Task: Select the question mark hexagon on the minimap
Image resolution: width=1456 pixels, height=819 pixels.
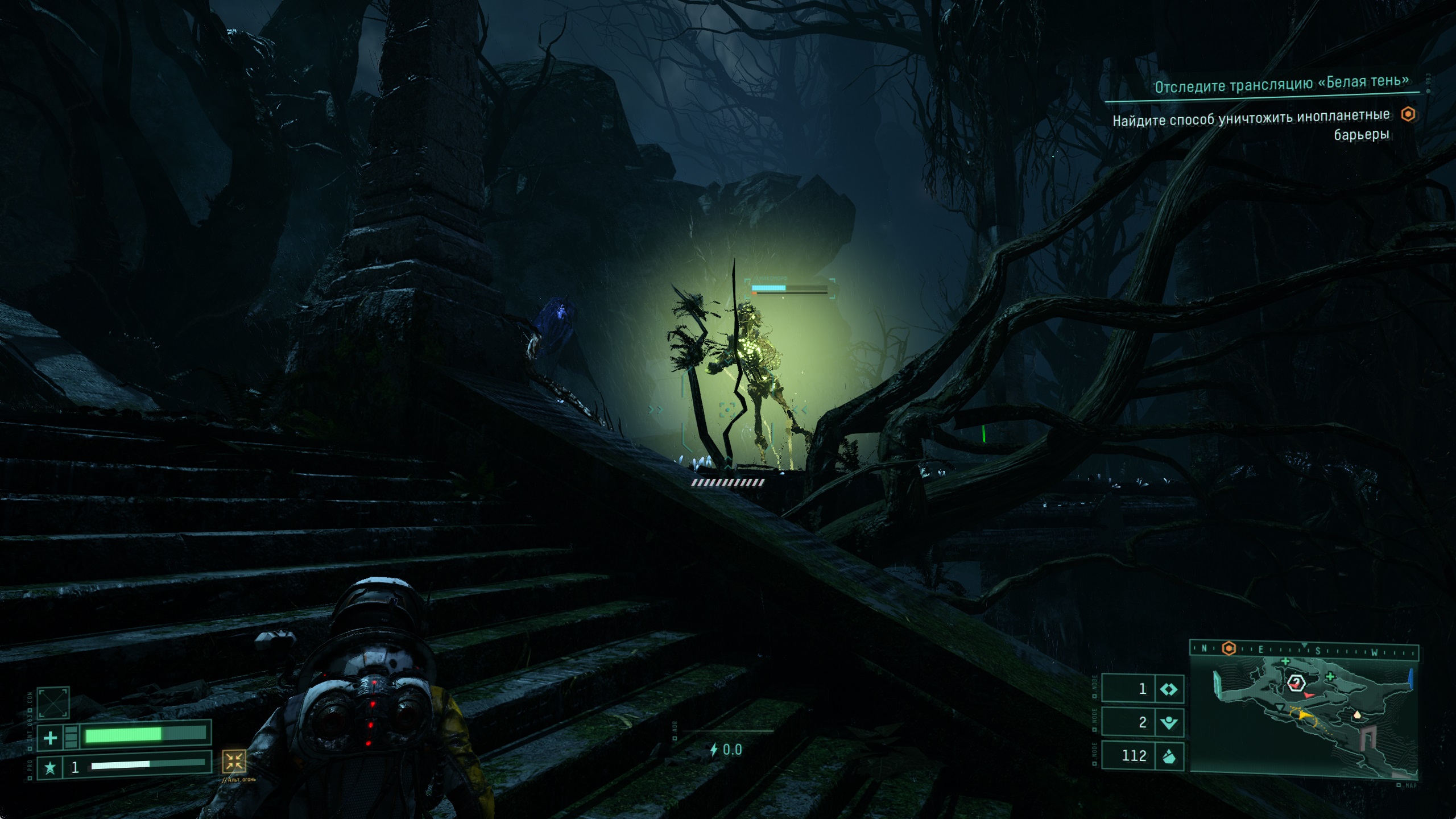Action: 1296,682
